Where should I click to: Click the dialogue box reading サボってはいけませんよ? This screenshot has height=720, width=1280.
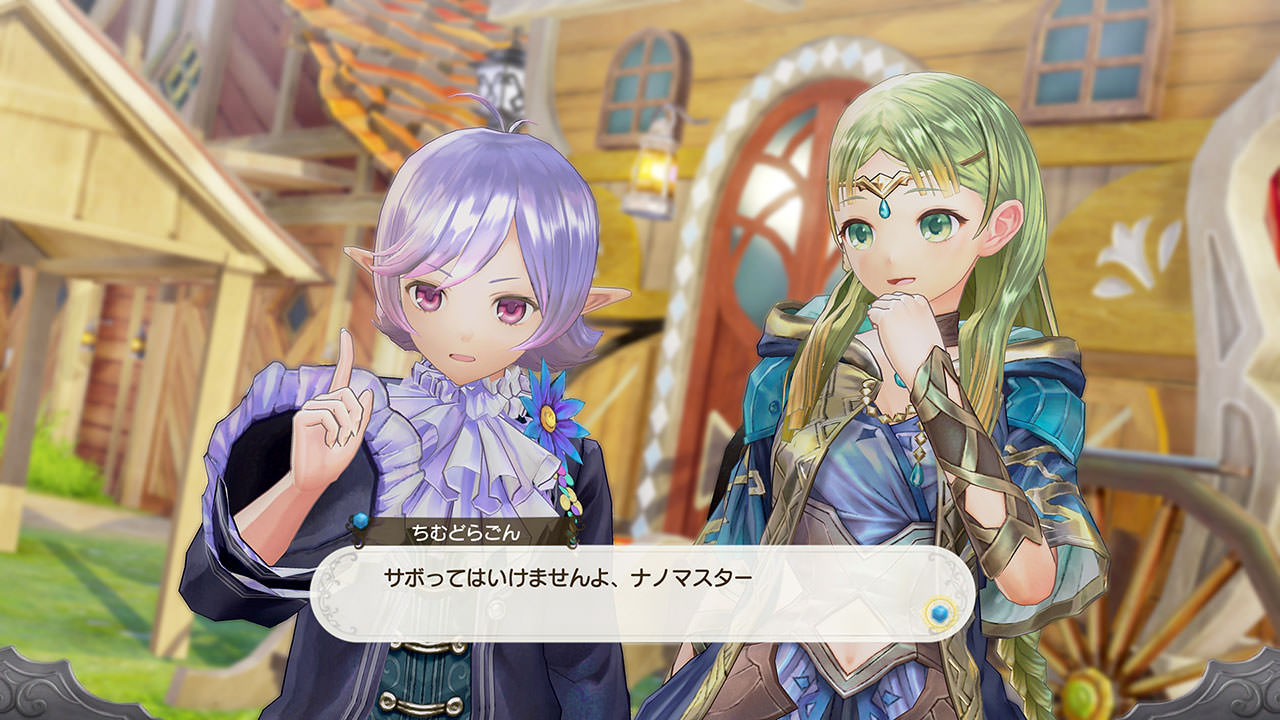coord(640,592)
